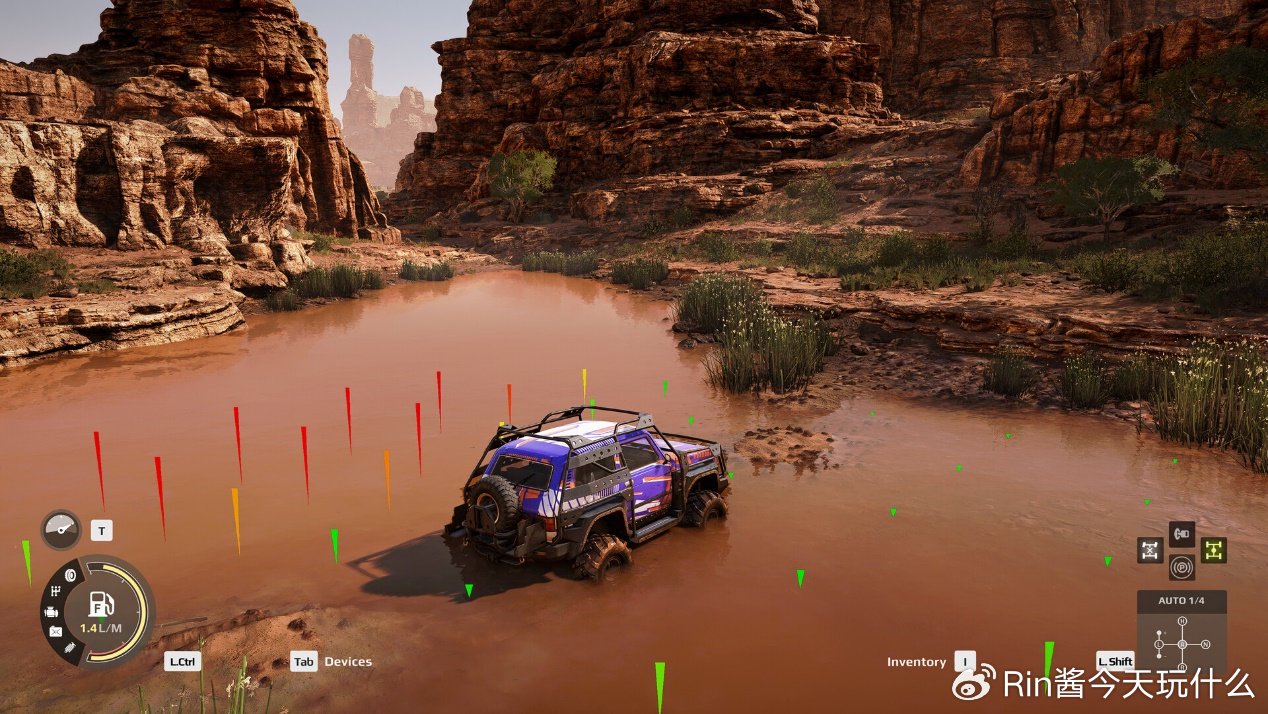
Task: Check the engine status icon
Action: click(49, 612)
